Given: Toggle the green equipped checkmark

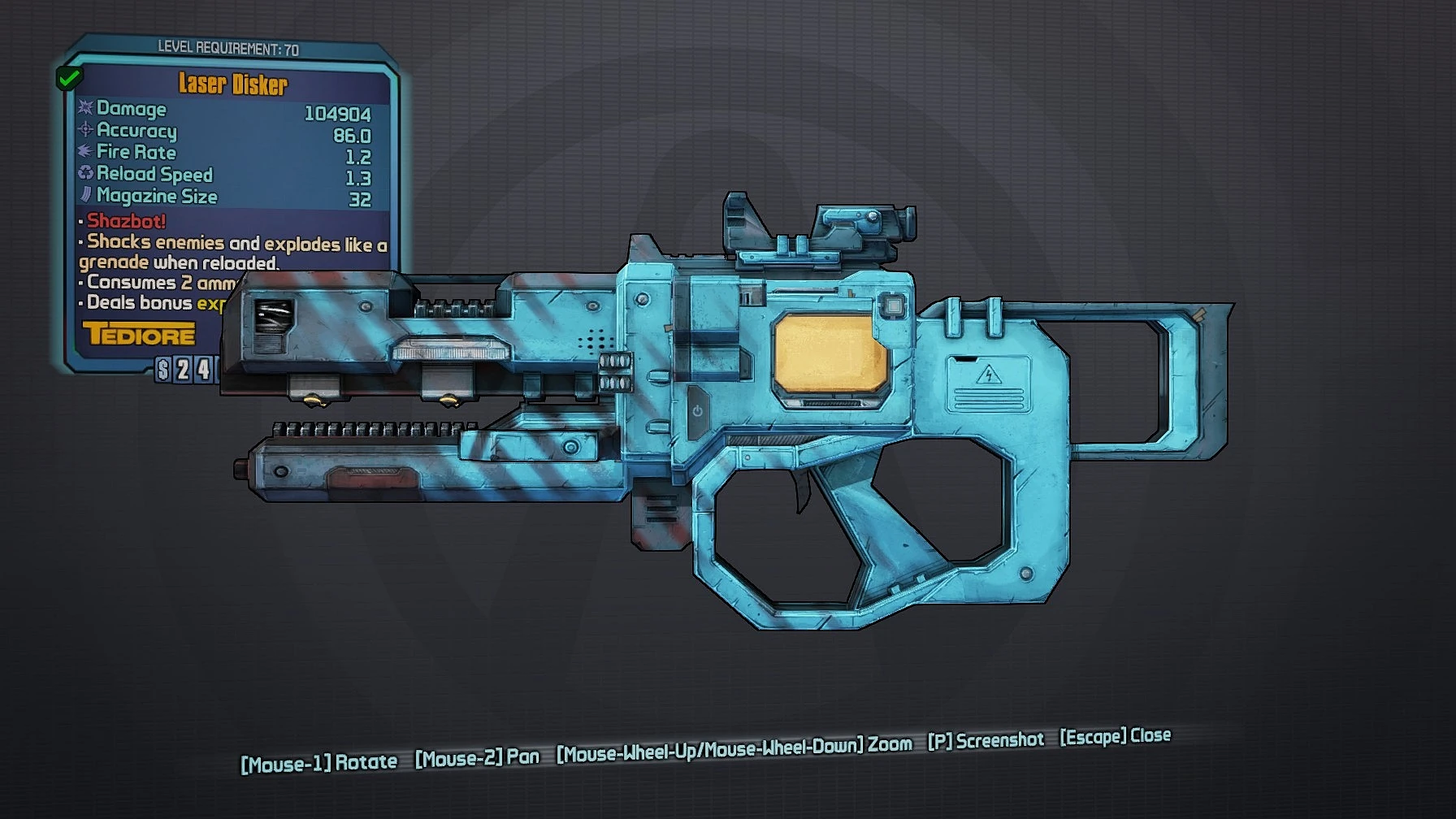Looking at the screenshot, I should pos(69,79).
